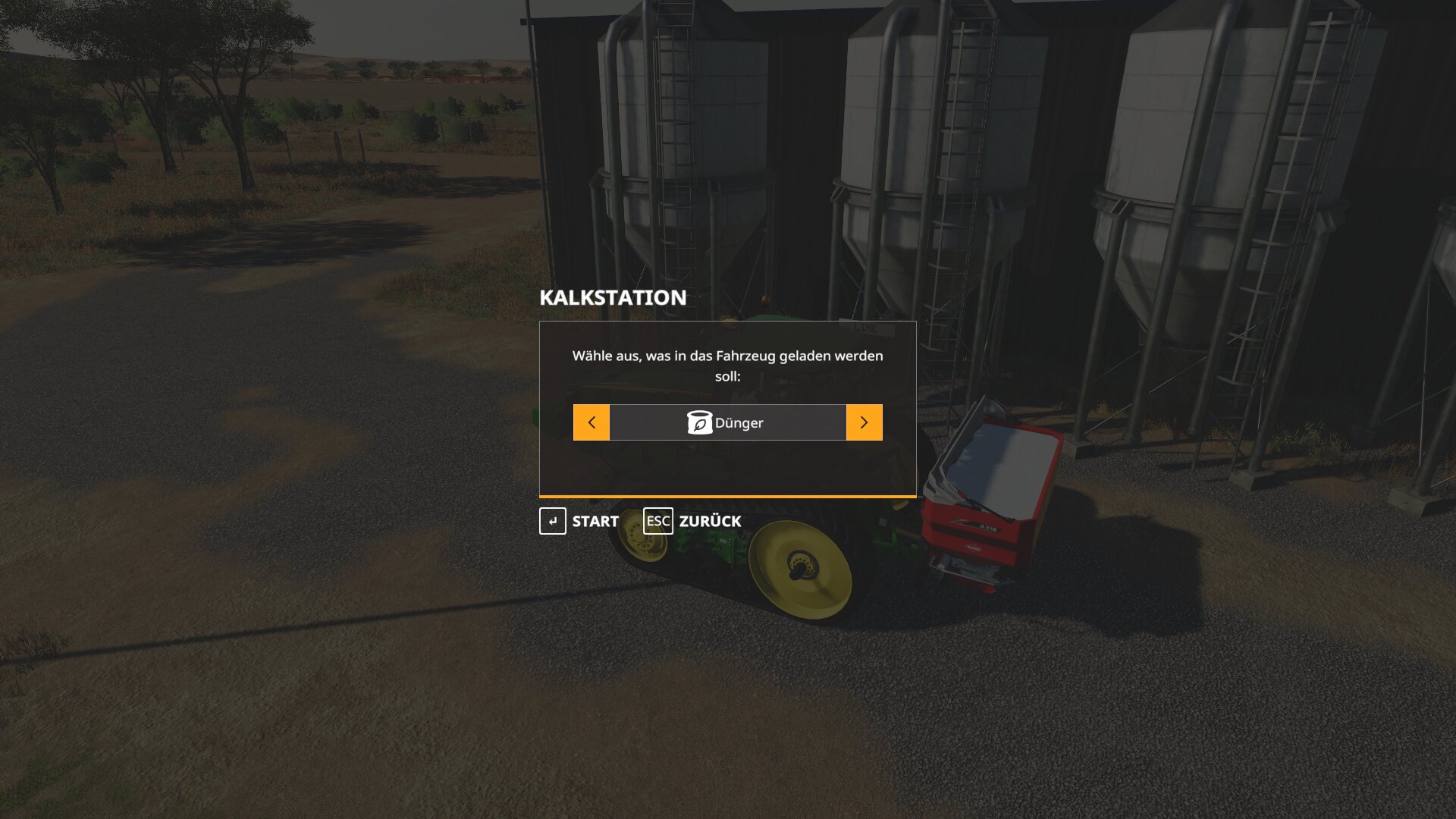This screenshot has width=1456, height=819.
Task: Go back with the ZURÜCK button
Action: [x=693, y=521]
